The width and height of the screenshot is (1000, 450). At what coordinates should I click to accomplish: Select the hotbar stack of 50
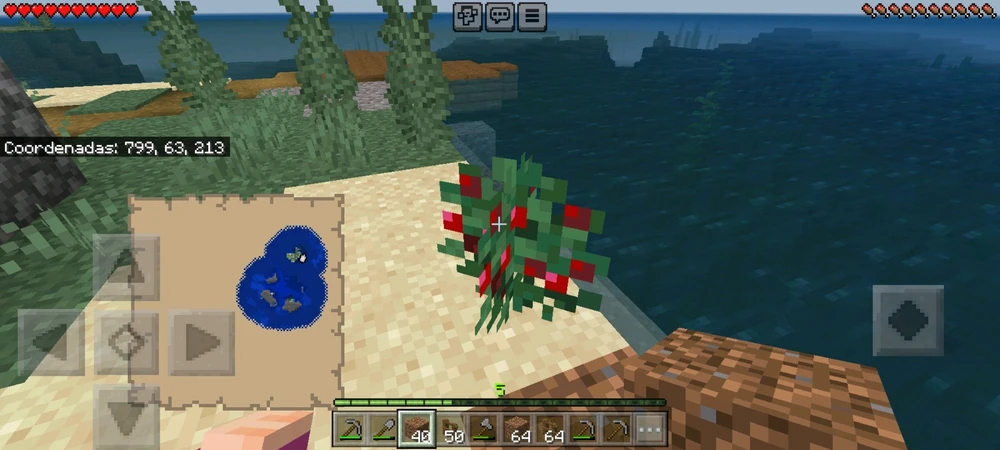[x=452, y=430]
